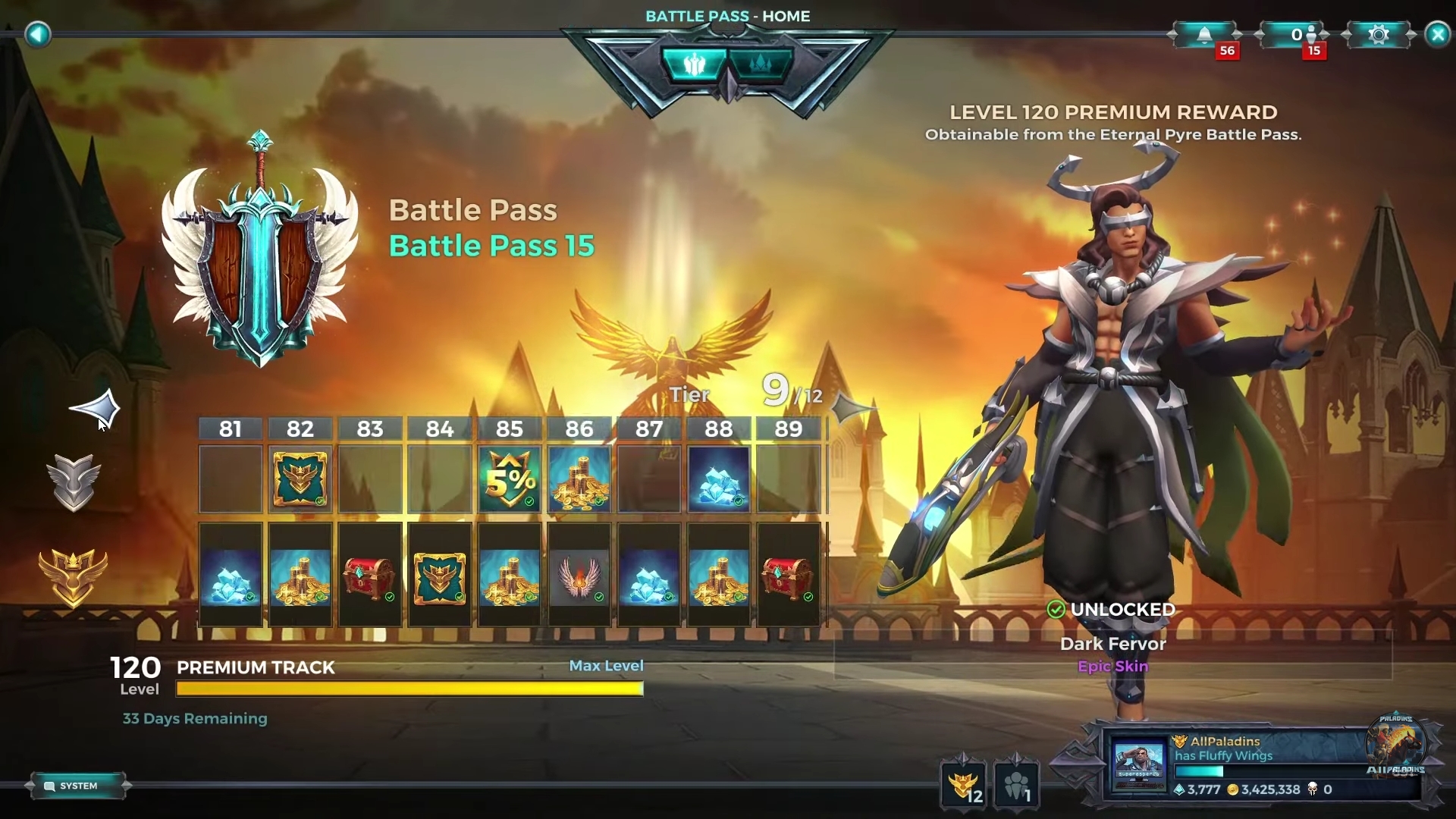The height and width of the screenshot is (819, 1456).
Task: Click the notifications bell icon
Action: point(1204,35)
